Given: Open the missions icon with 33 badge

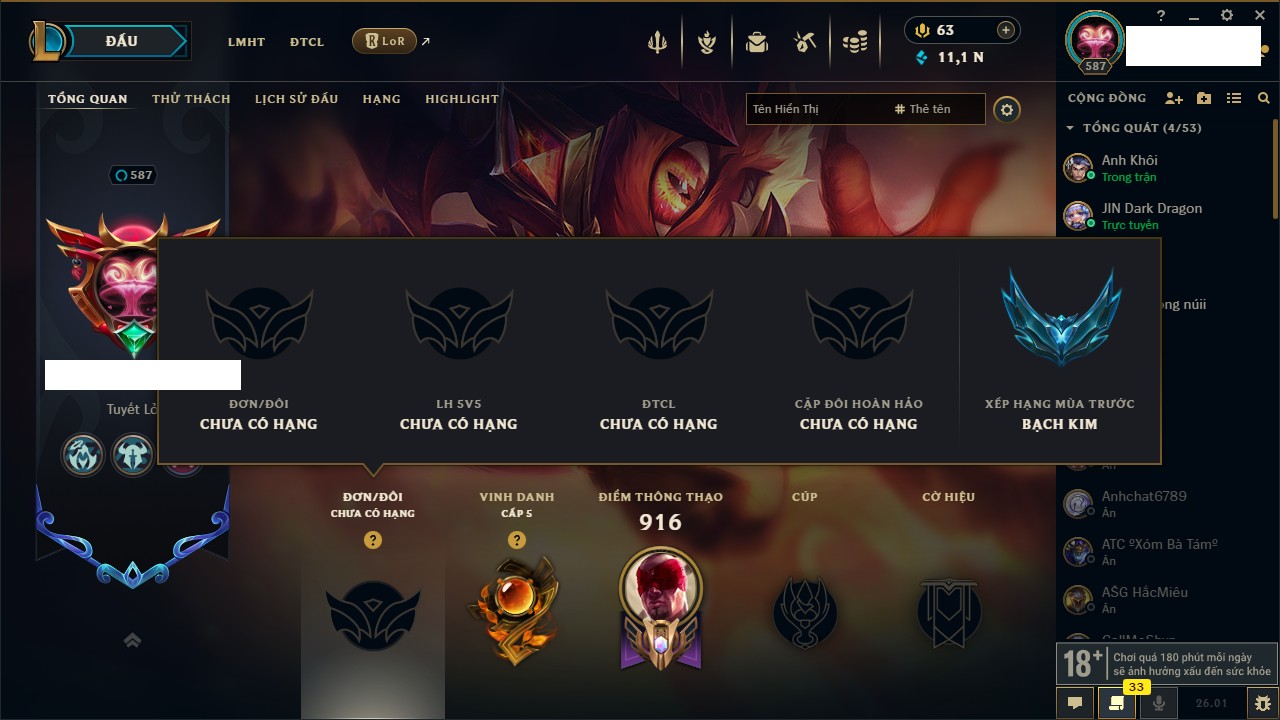Looking at the screenshot, I should pos(1117,703).
